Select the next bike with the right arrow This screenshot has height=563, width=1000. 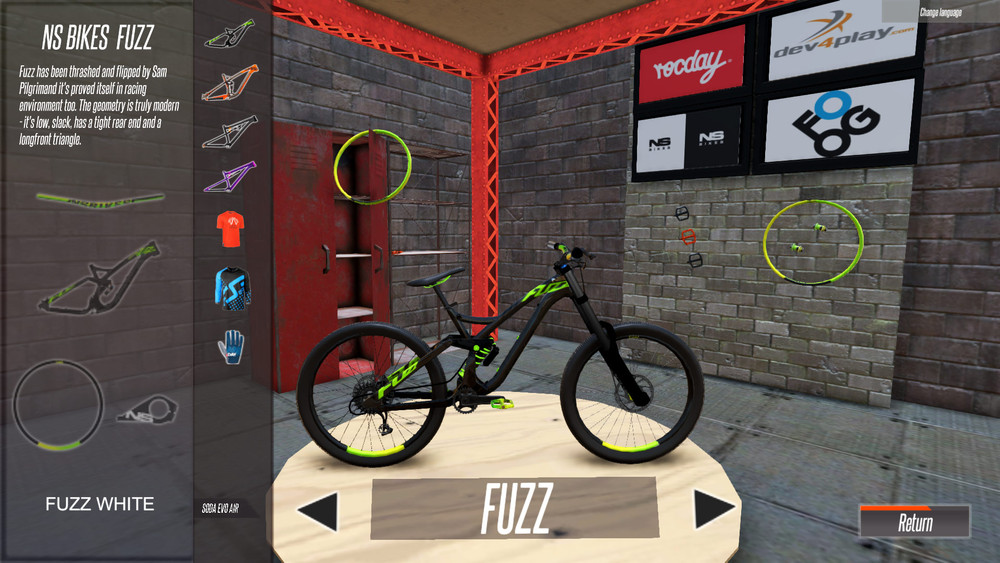714,509
